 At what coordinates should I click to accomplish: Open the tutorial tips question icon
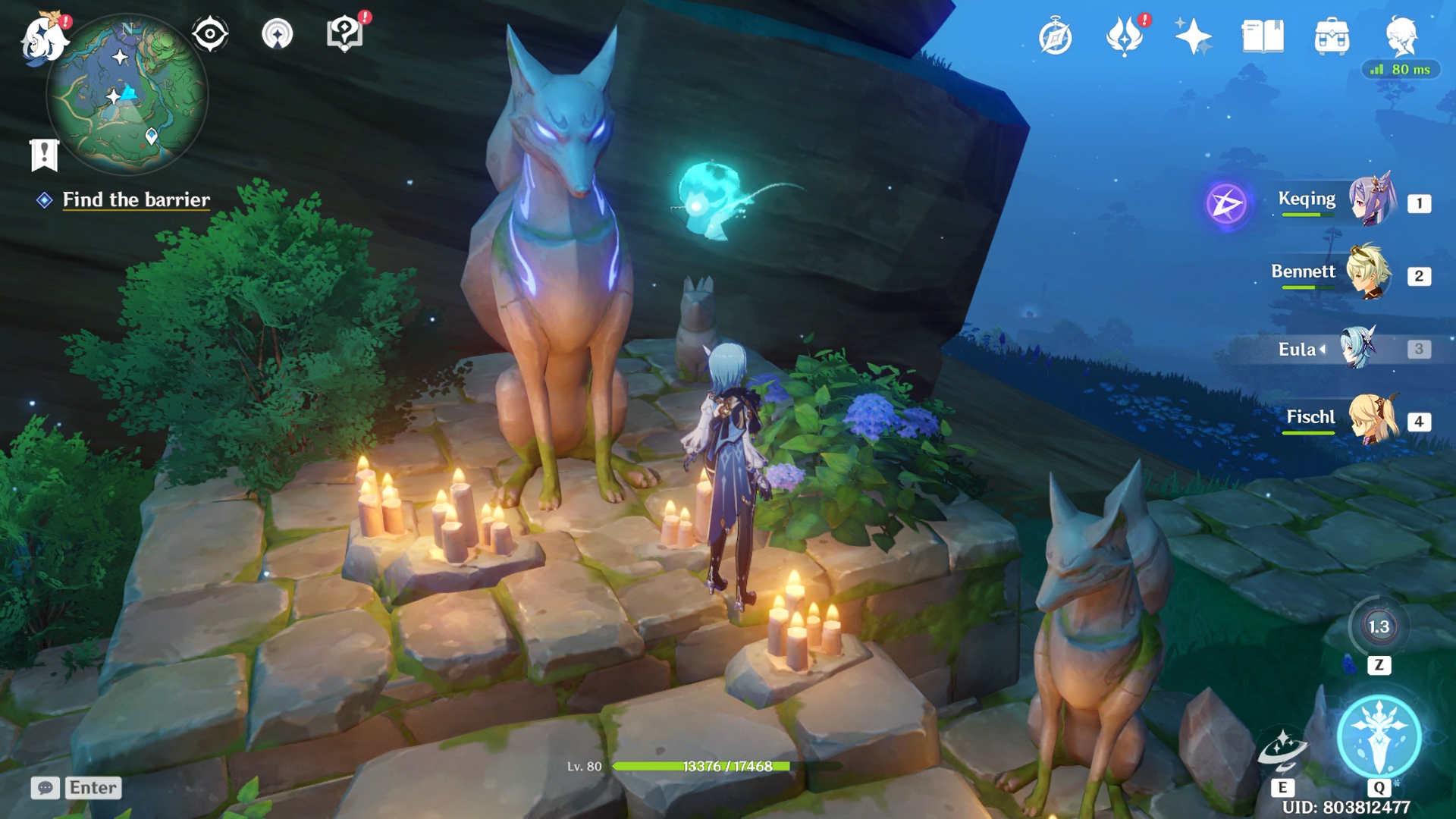pos(344,34)
